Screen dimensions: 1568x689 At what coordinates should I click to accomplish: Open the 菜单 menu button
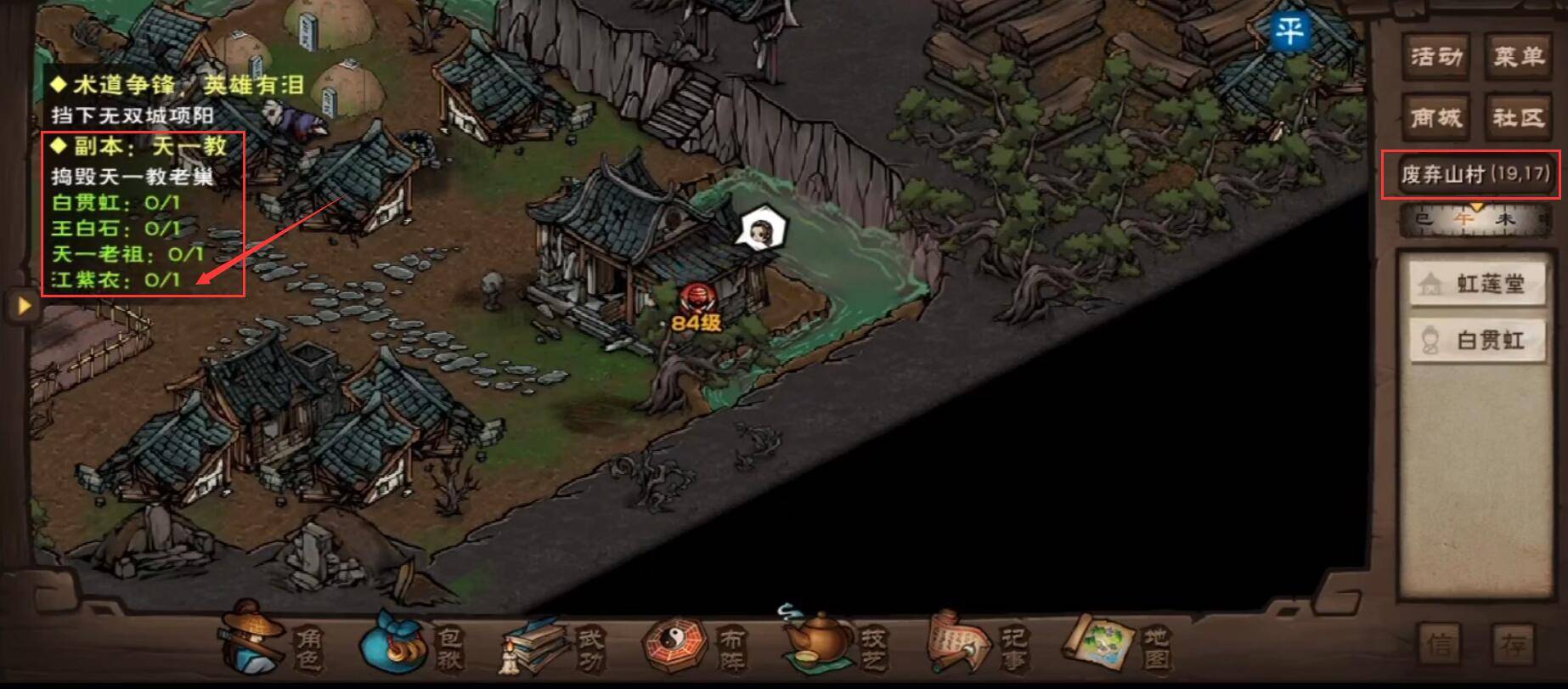(x=1519, y=57)
